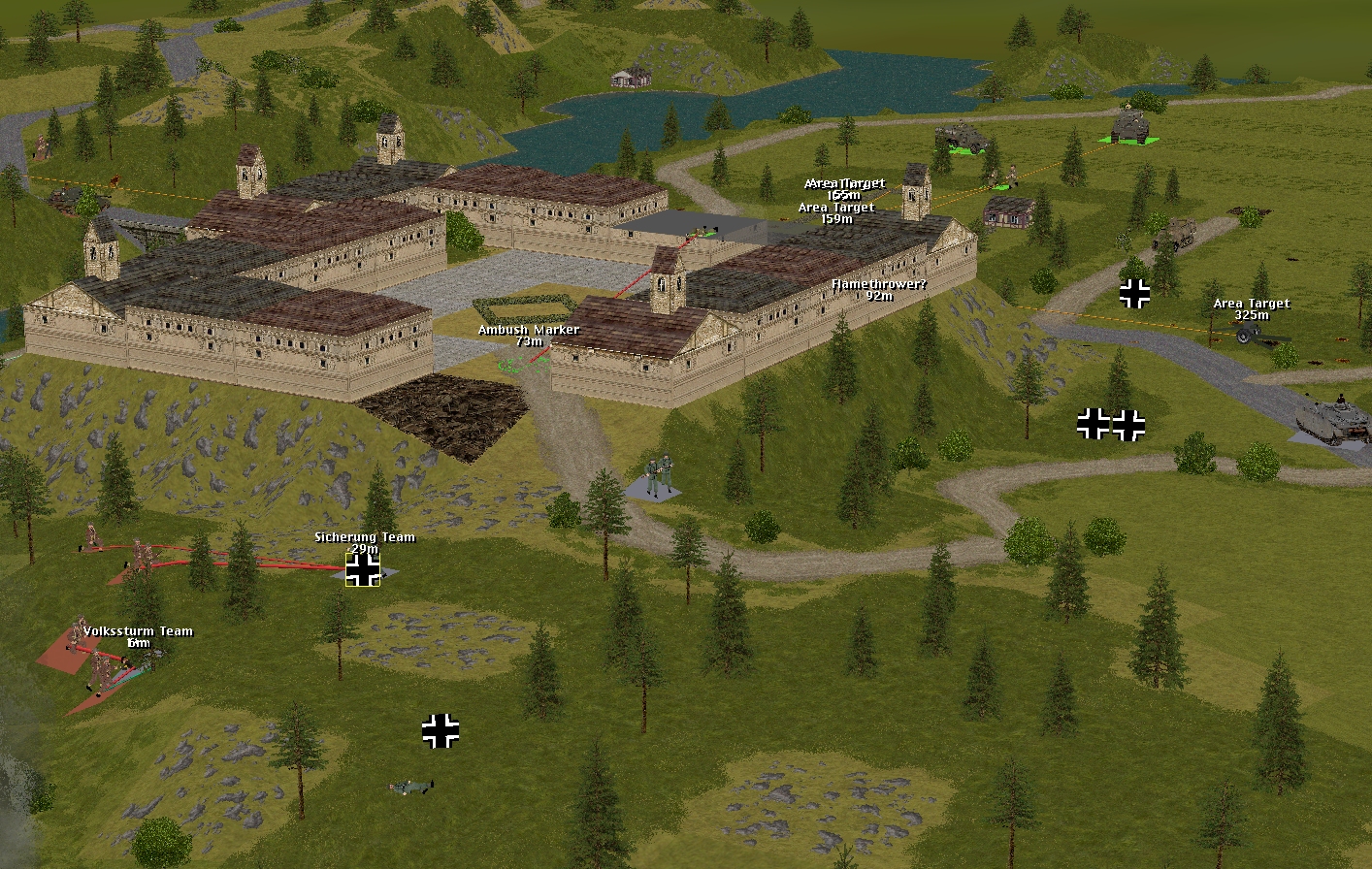Click the green Ambush Marker on the ground
Viewport: 1372px width, 869px height.
[519, 361]
